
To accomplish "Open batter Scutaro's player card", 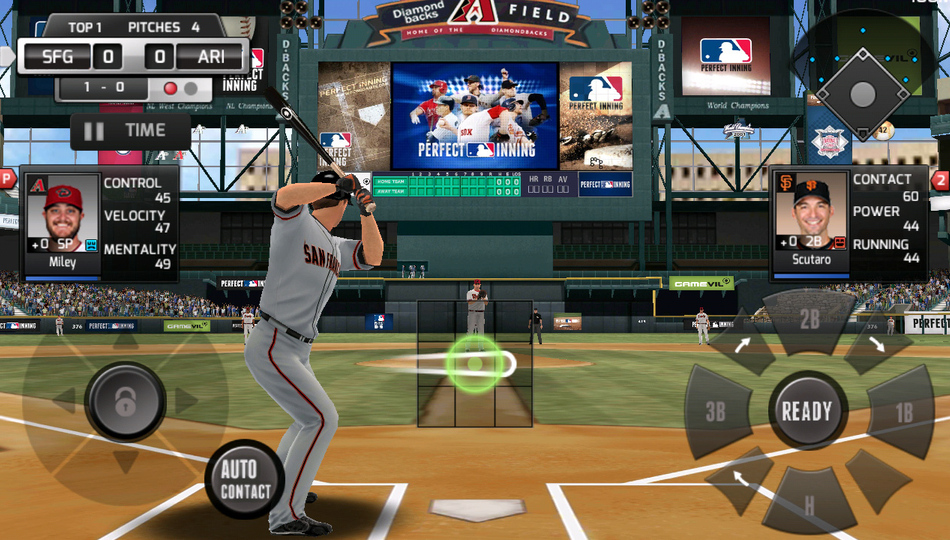I will [x=810, y=216].
